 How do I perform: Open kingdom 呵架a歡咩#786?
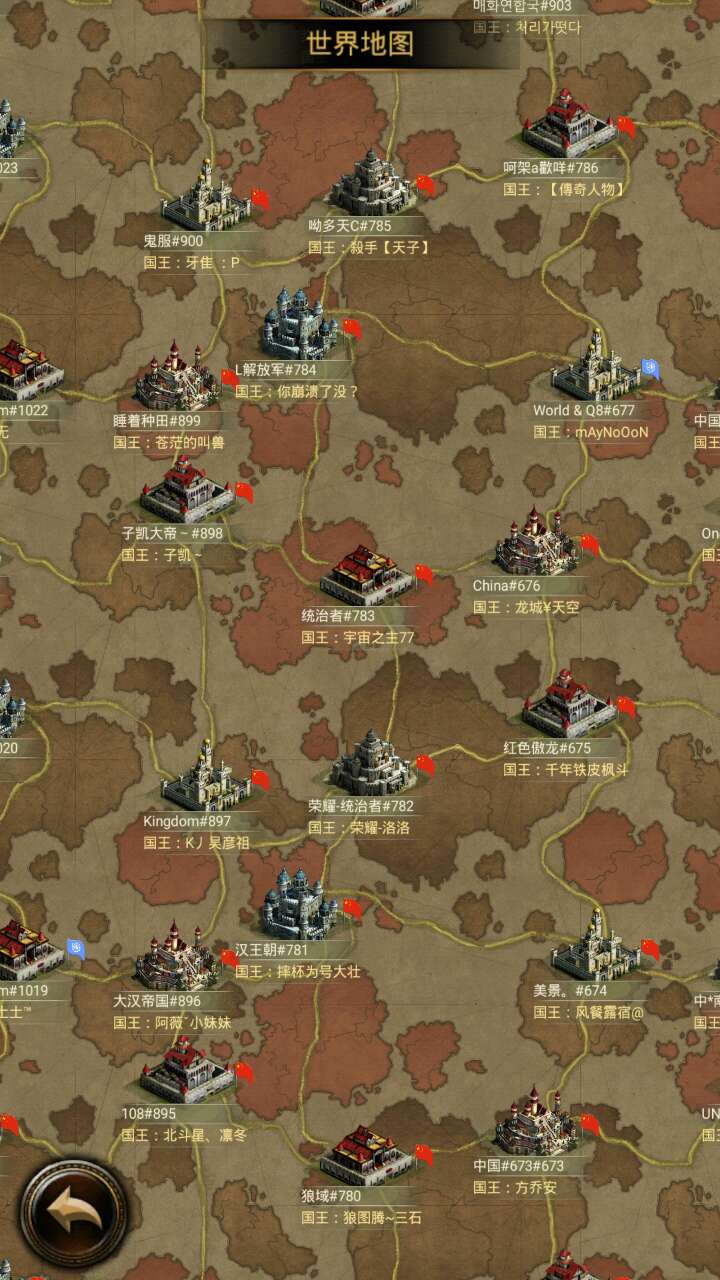coord(568,125)
